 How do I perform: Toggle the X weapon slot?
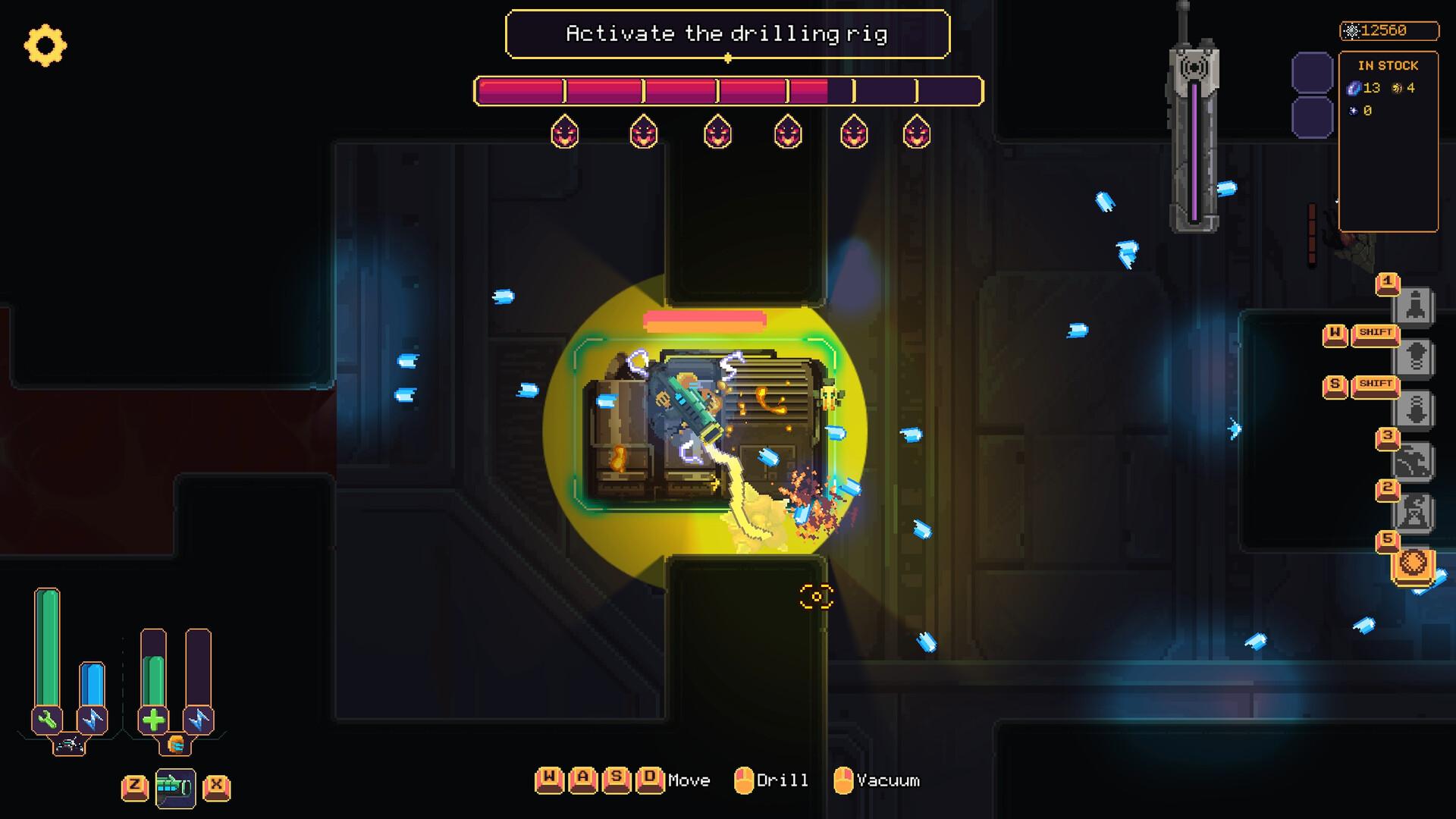(216, 787)
